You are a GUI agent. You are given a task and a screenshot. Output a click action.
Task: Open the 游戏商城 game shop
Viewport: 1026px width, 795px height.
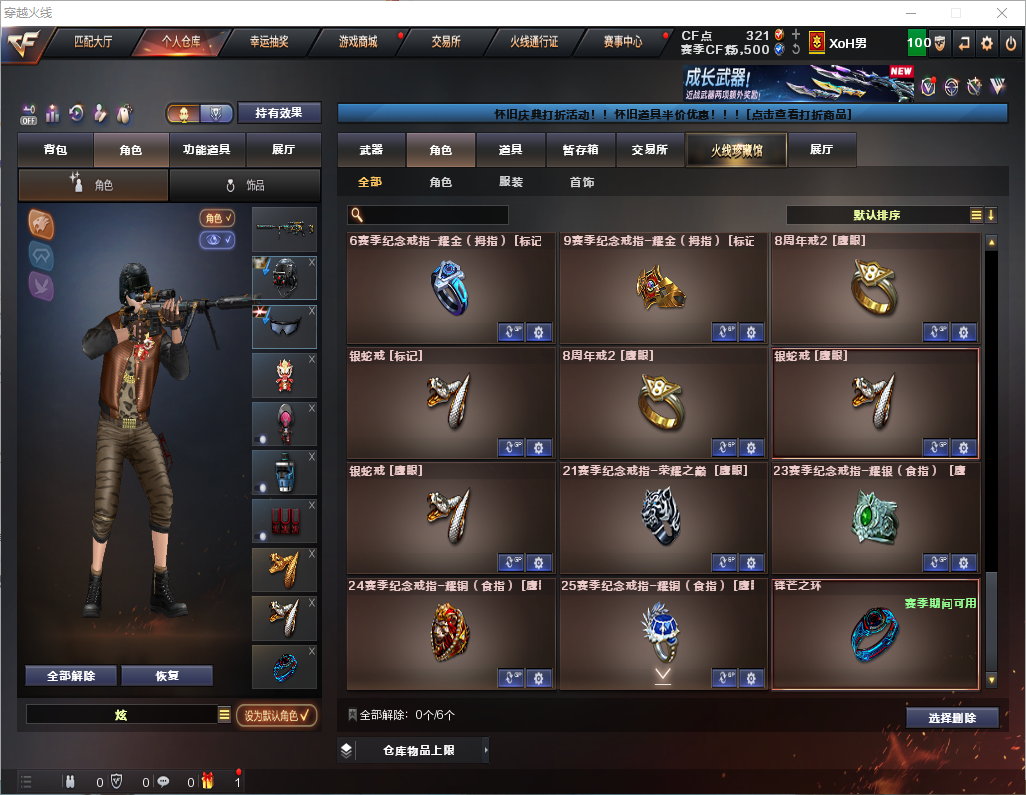click(358, 42)
